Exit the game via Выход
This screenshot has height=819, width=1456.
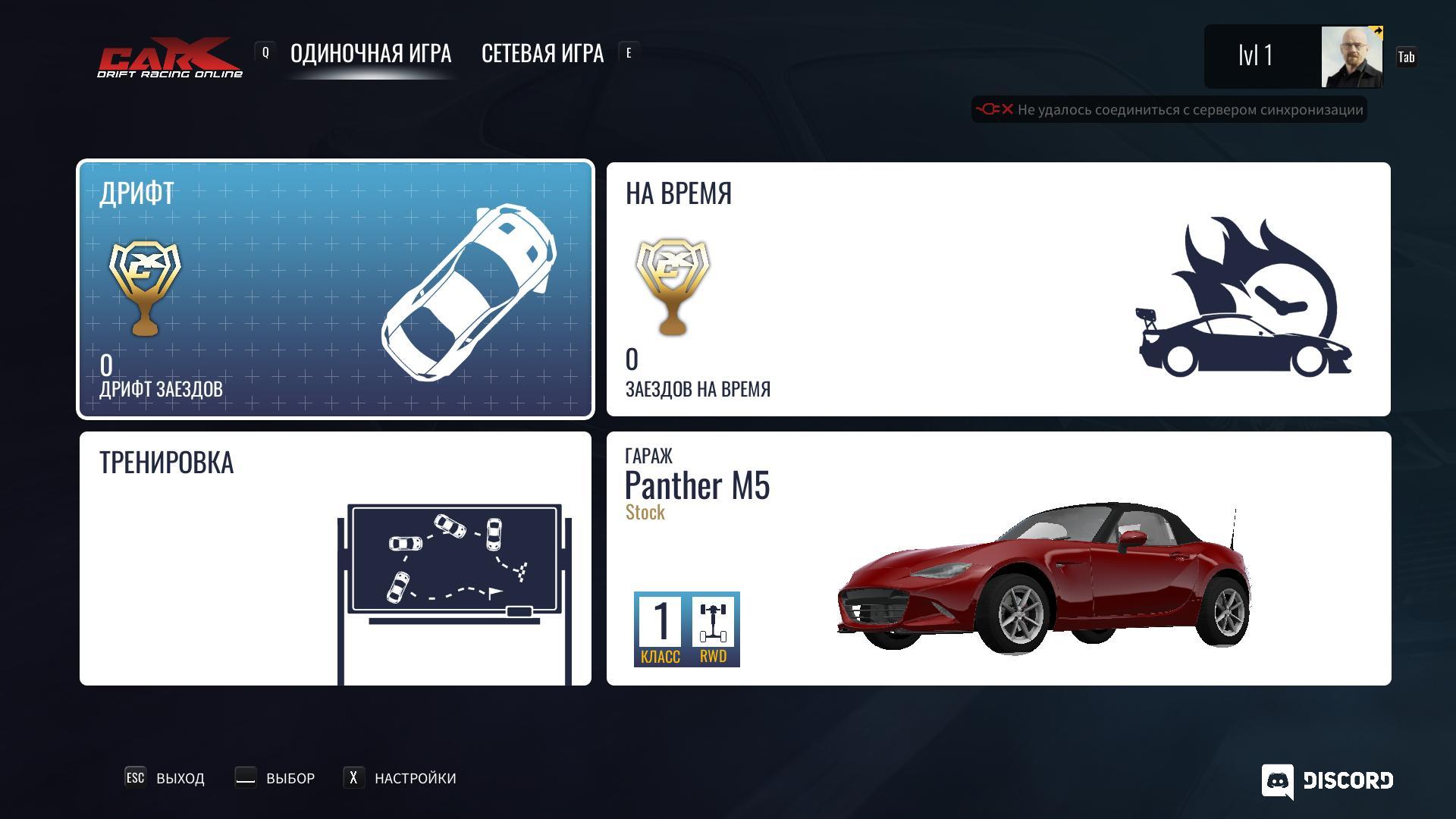point(165,778)
